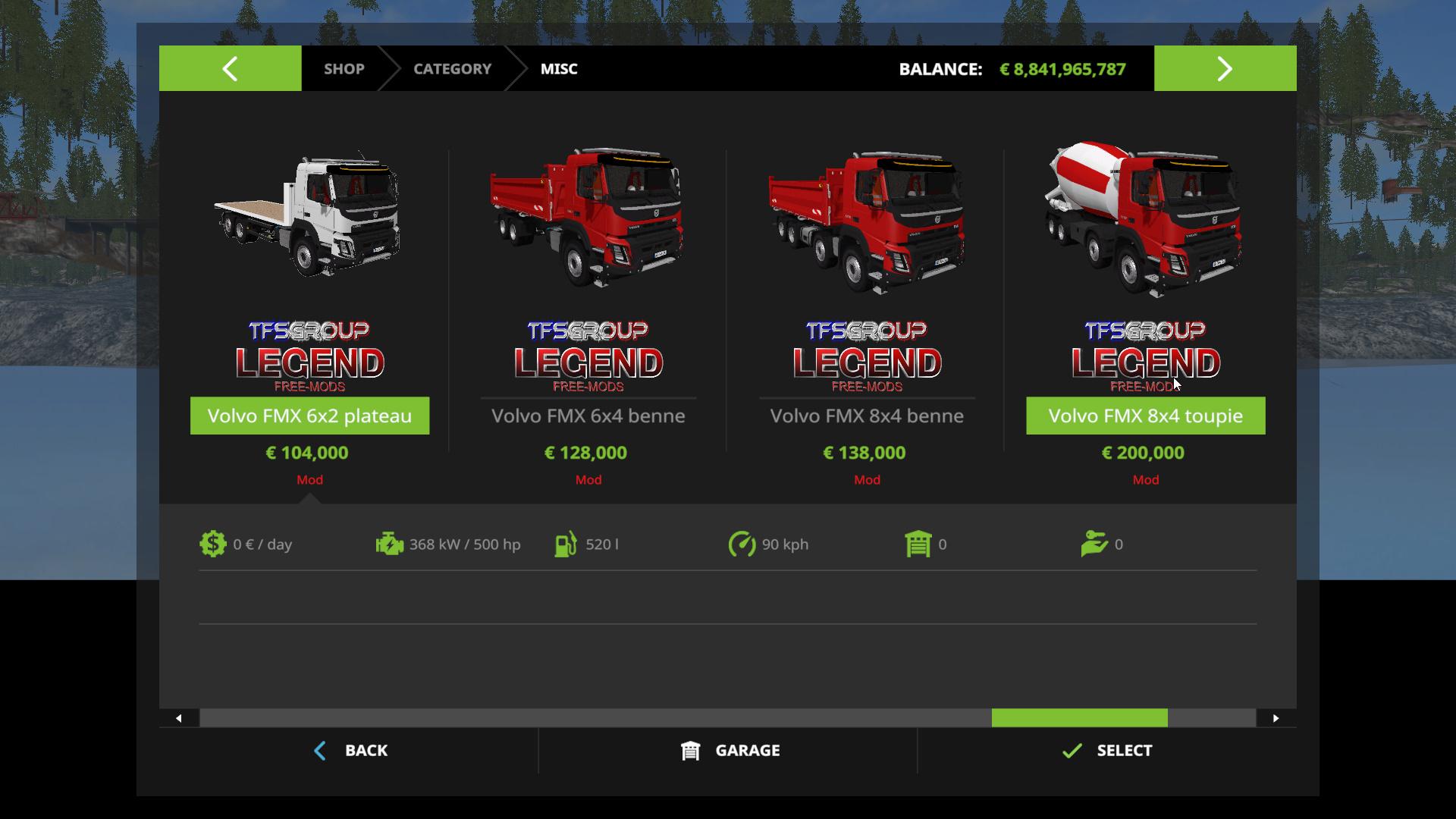Click the scrollbar's right arrow
This screenshot has width=1456, height=819.
pyautogui.click(x=1276, y=718)
